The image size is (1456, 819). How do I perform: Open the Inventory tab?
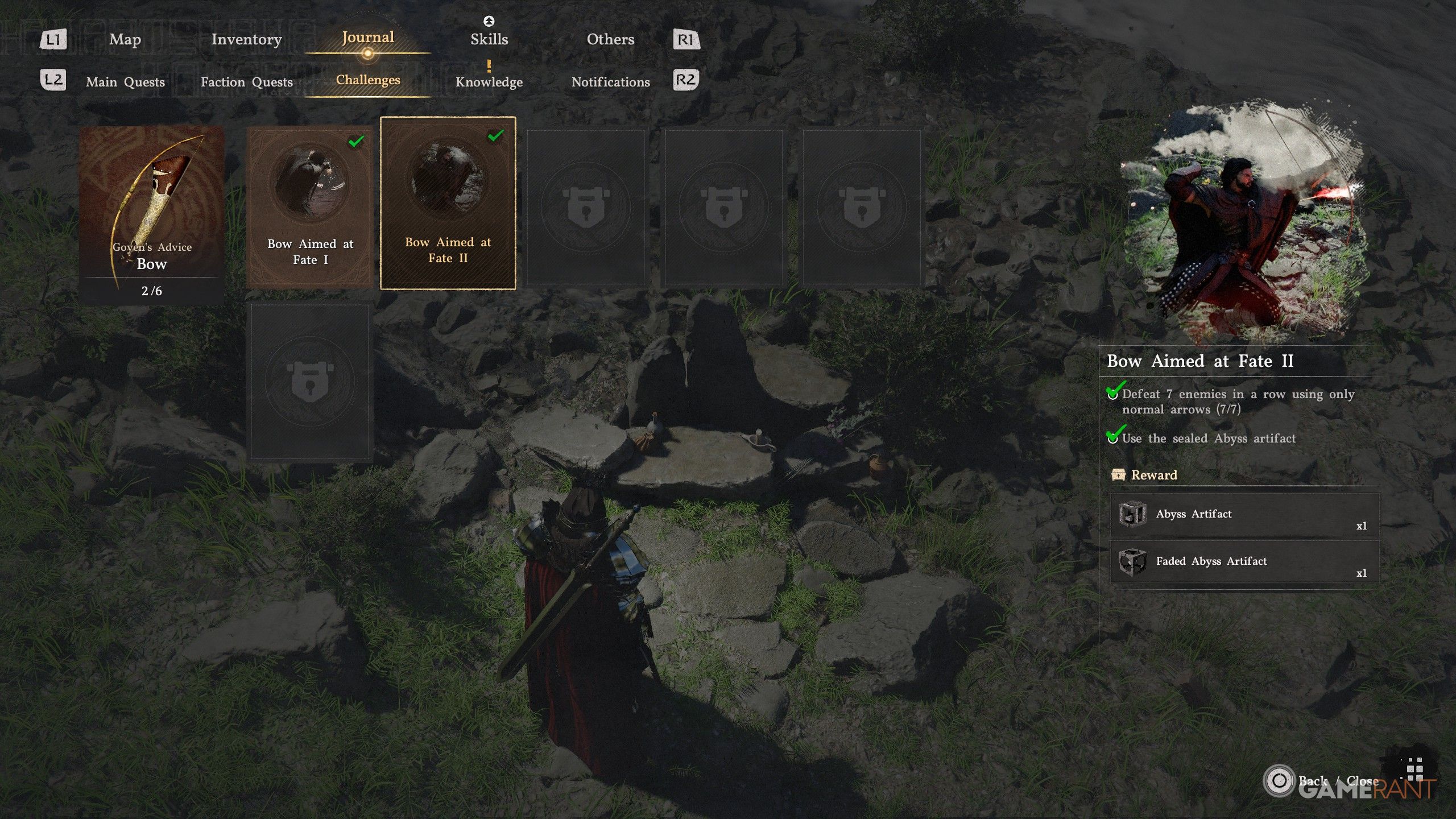point(246,39)
